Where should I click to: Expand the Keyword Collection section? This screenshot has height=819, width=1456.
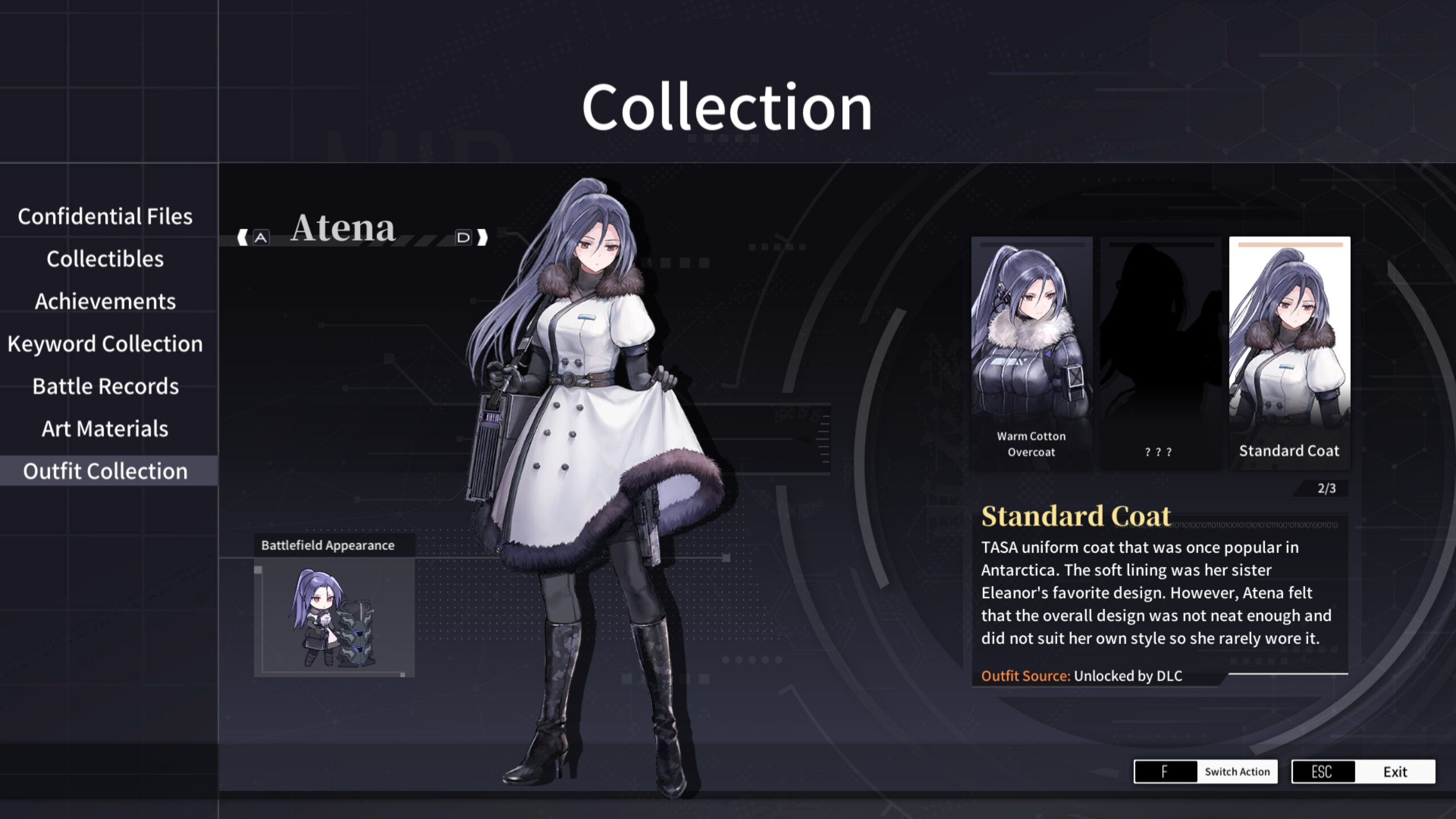point(105,344)
